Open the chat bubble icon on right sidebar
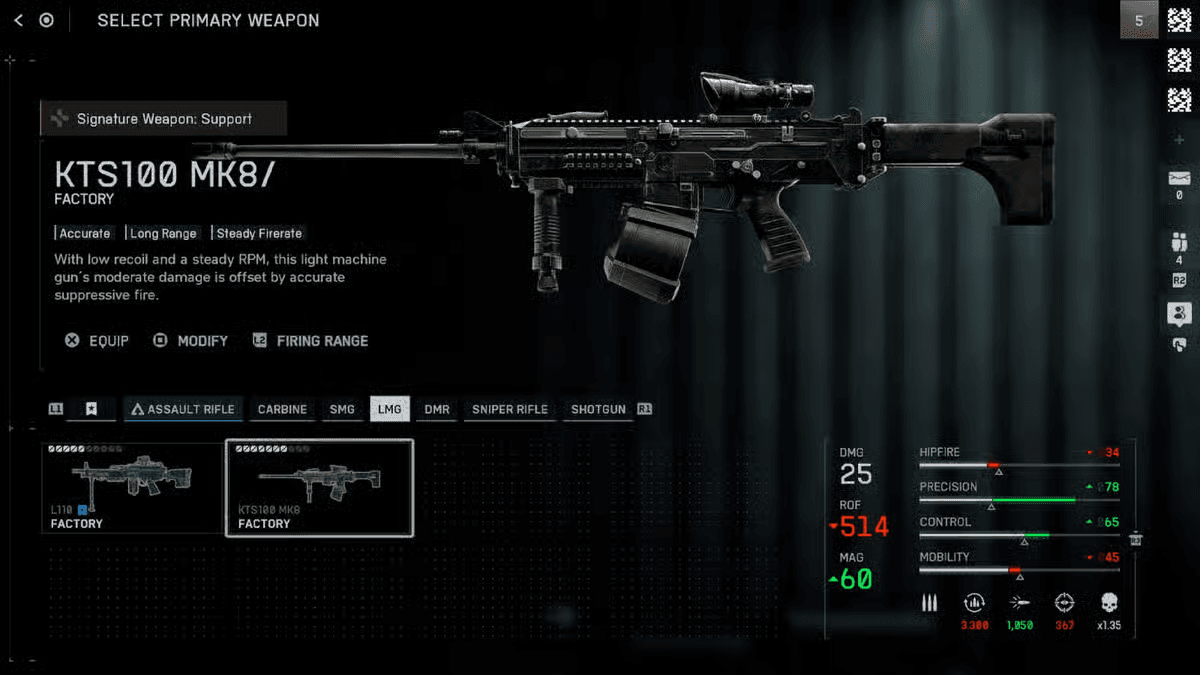Image resolution: width=1200 pixels, height=675 pixels. tap(1178, 314)
